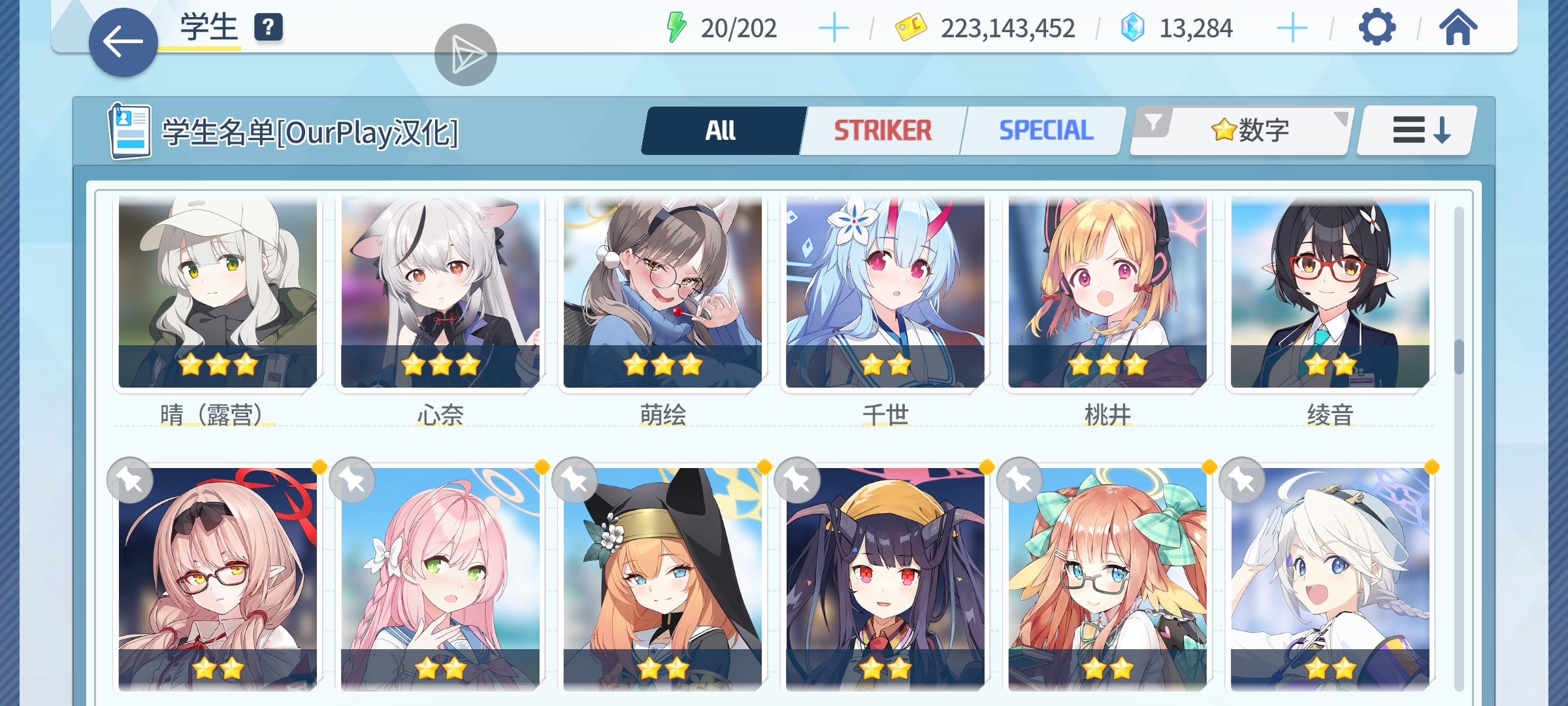Switch to the STRIKER tab
This screenshot has height=706, width=1568.
(883, 131)
